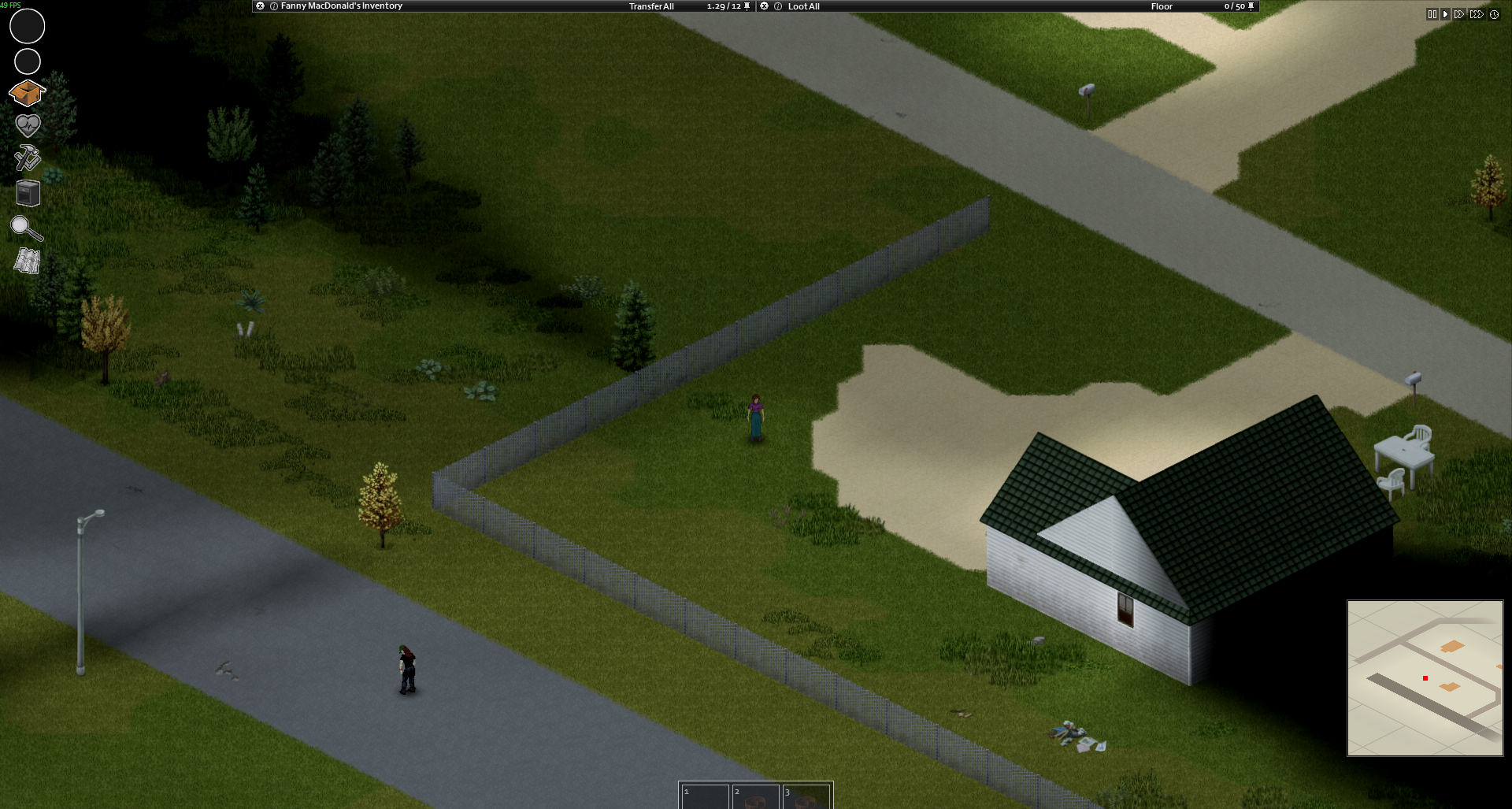Screen dimensions: 1512x809
Task: Open the furniture moving tool icon
Action: coord(28,193)
